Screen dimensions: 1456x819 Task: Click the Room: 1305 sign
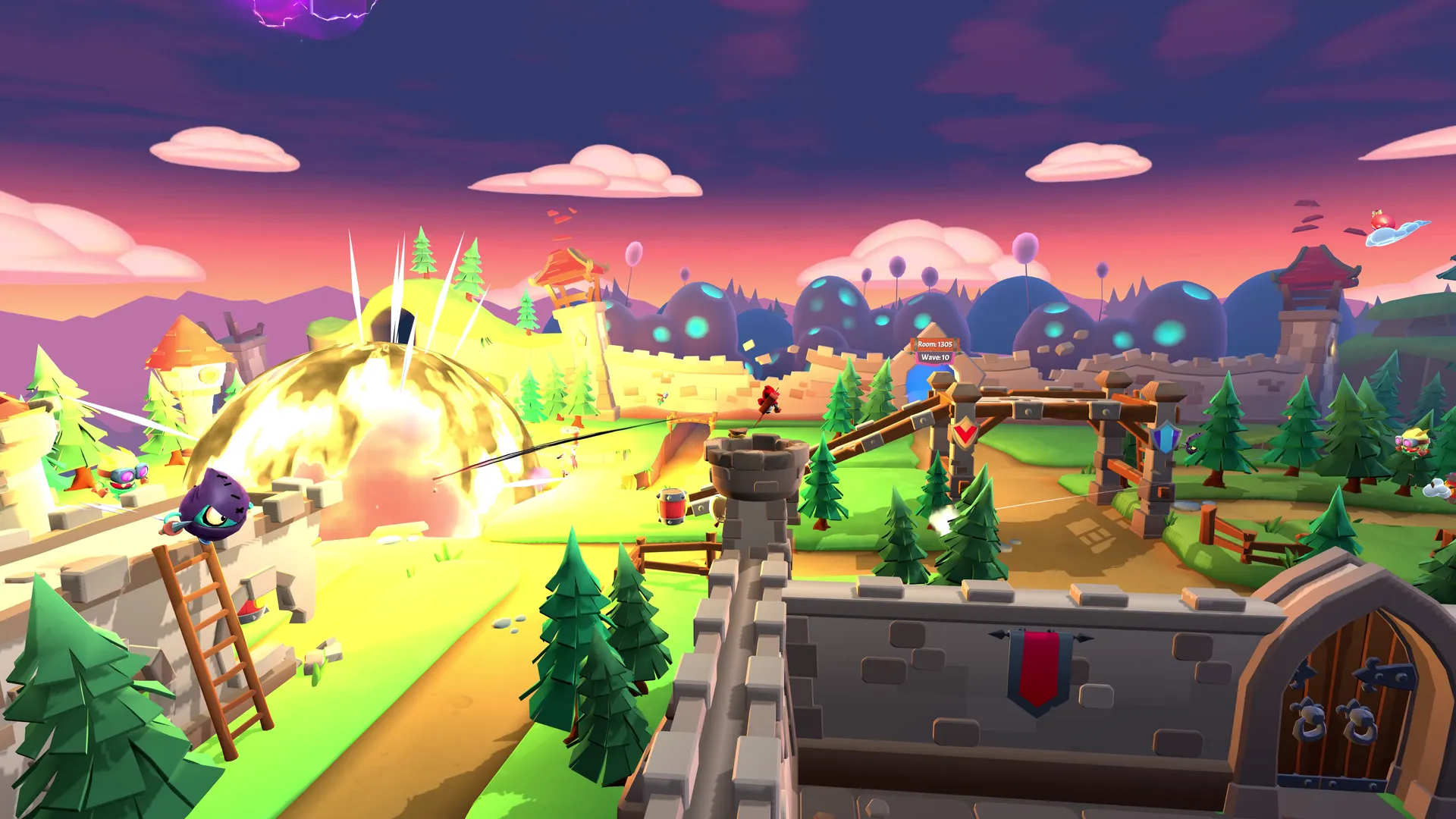click(x=935, y=344)
